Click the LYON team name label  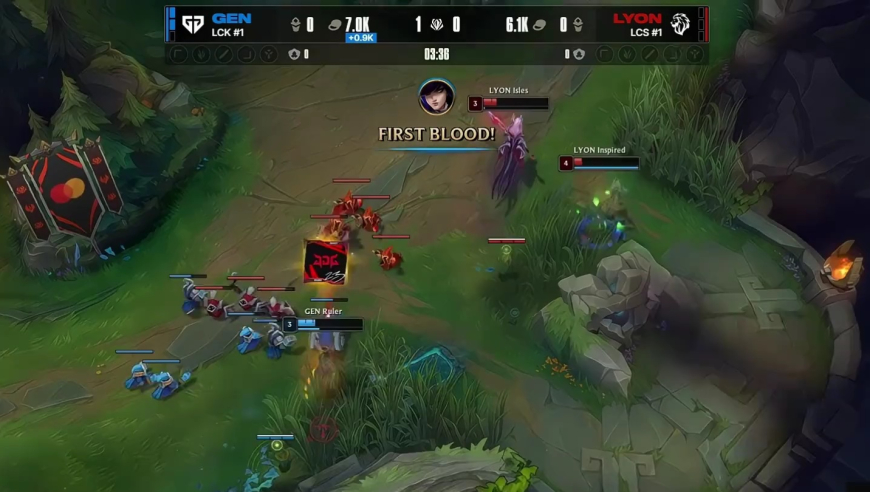click(637, 18)
